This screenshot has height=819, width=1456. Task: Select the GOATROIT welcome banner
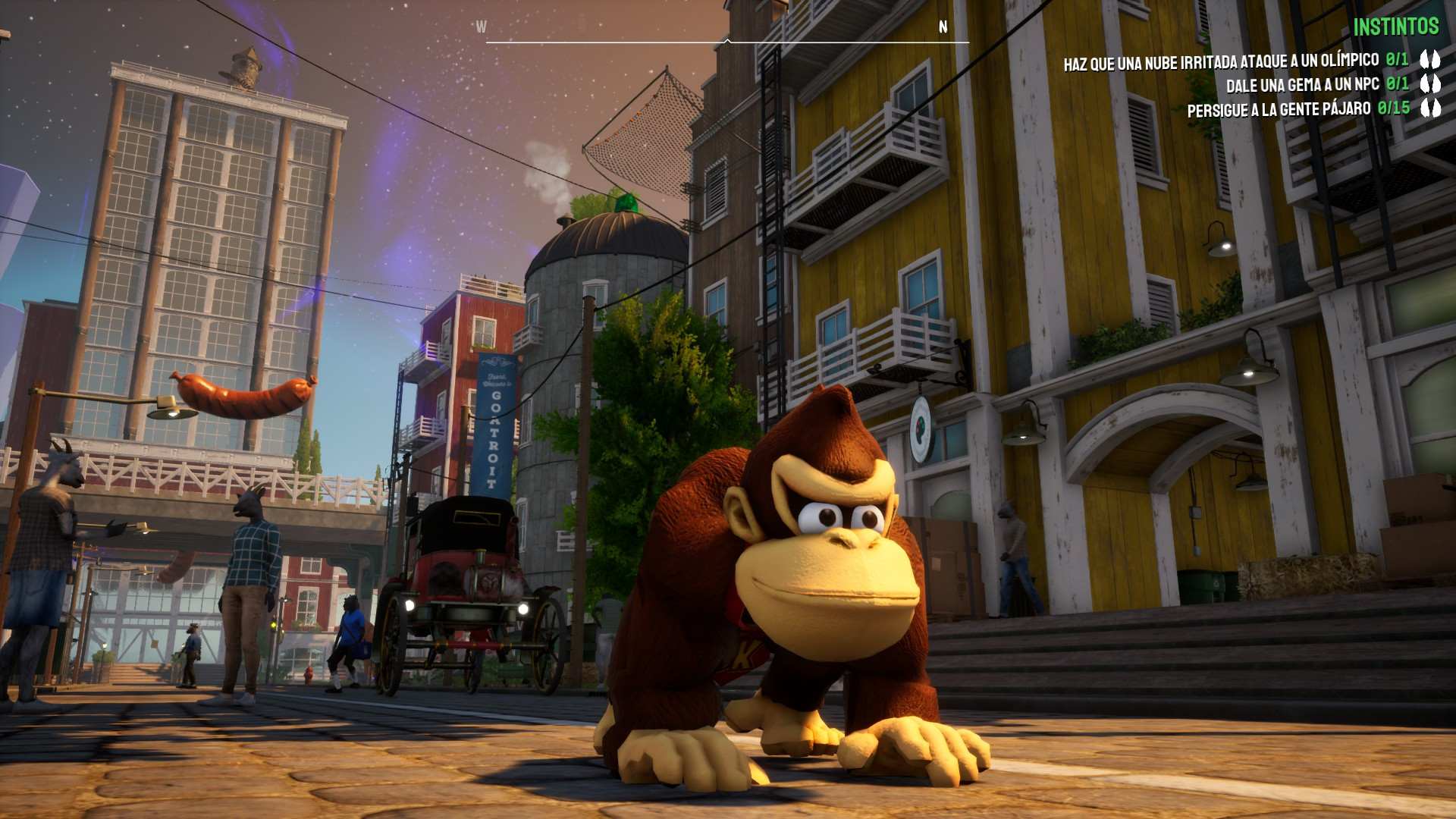(494, 423)
